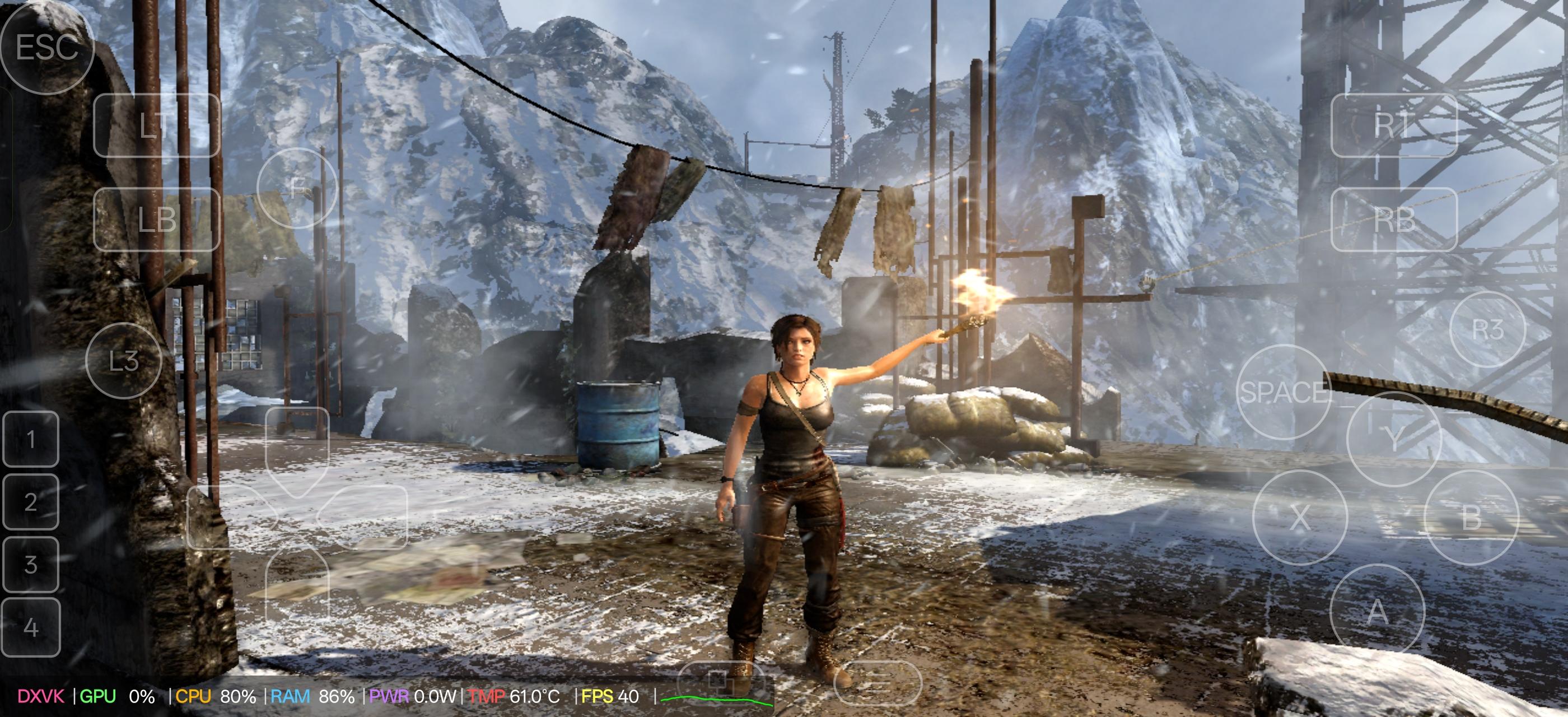Screen dimensions: 1568x717
Task: Tap the round F overlay button
Action: pos(297,188)
